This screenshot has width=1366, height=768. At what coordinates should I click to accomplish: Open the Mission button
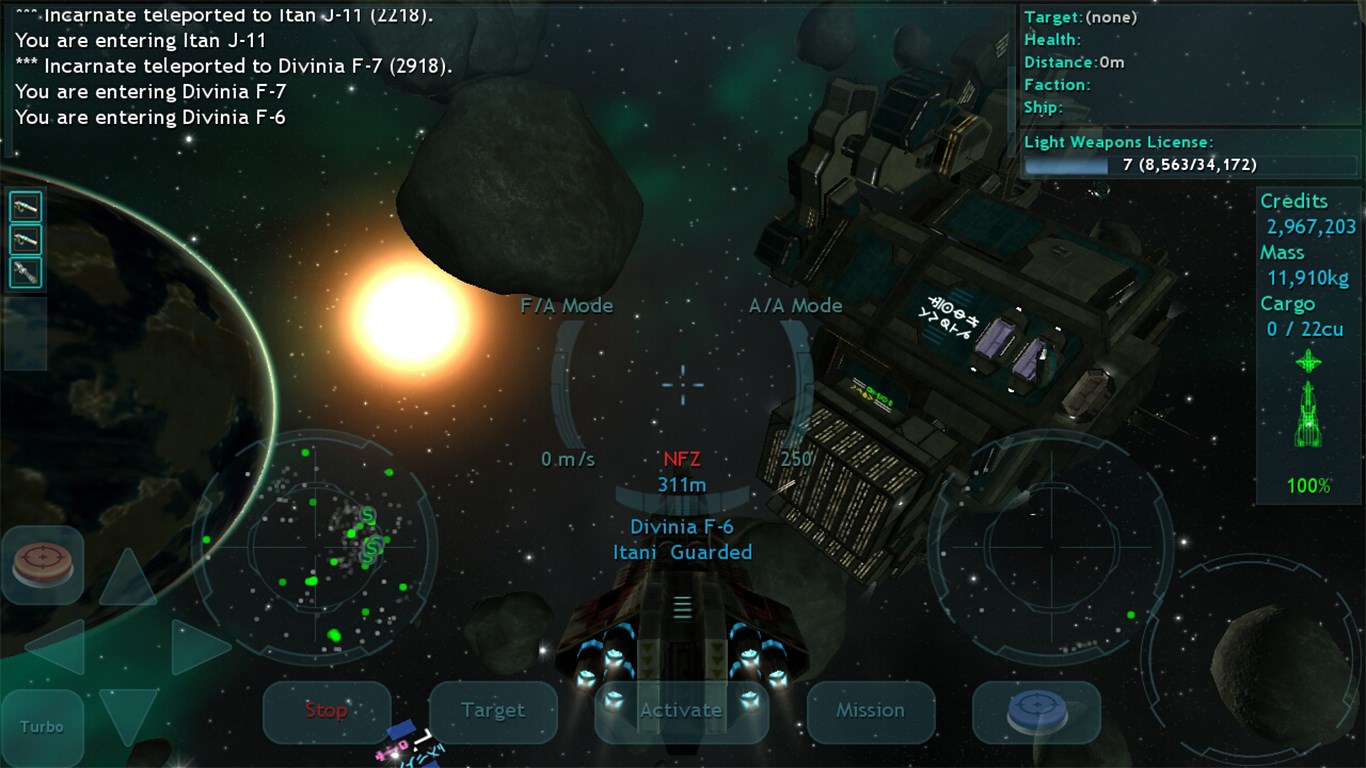coord(870,712)
